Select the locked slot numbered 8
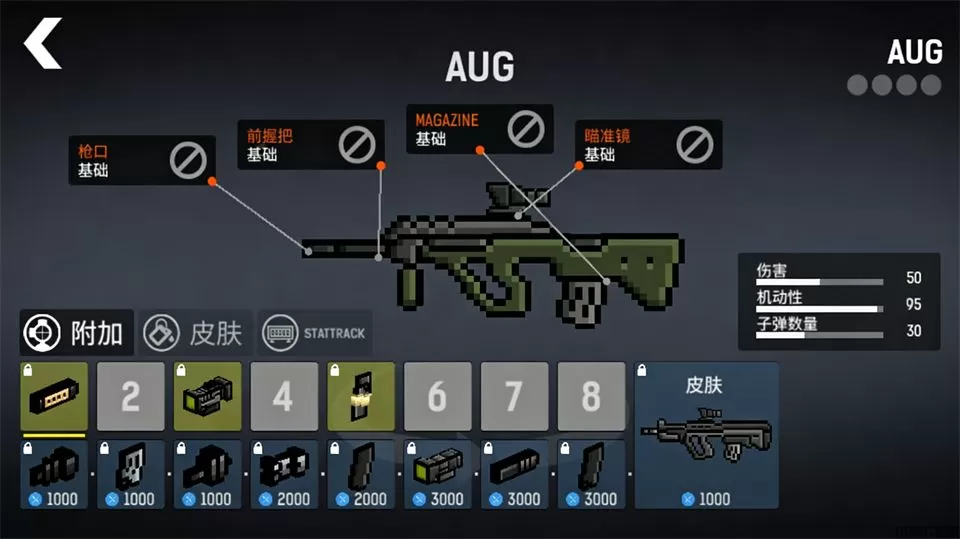The width and height of the screenshot is (960, 539). pos(591,397)
